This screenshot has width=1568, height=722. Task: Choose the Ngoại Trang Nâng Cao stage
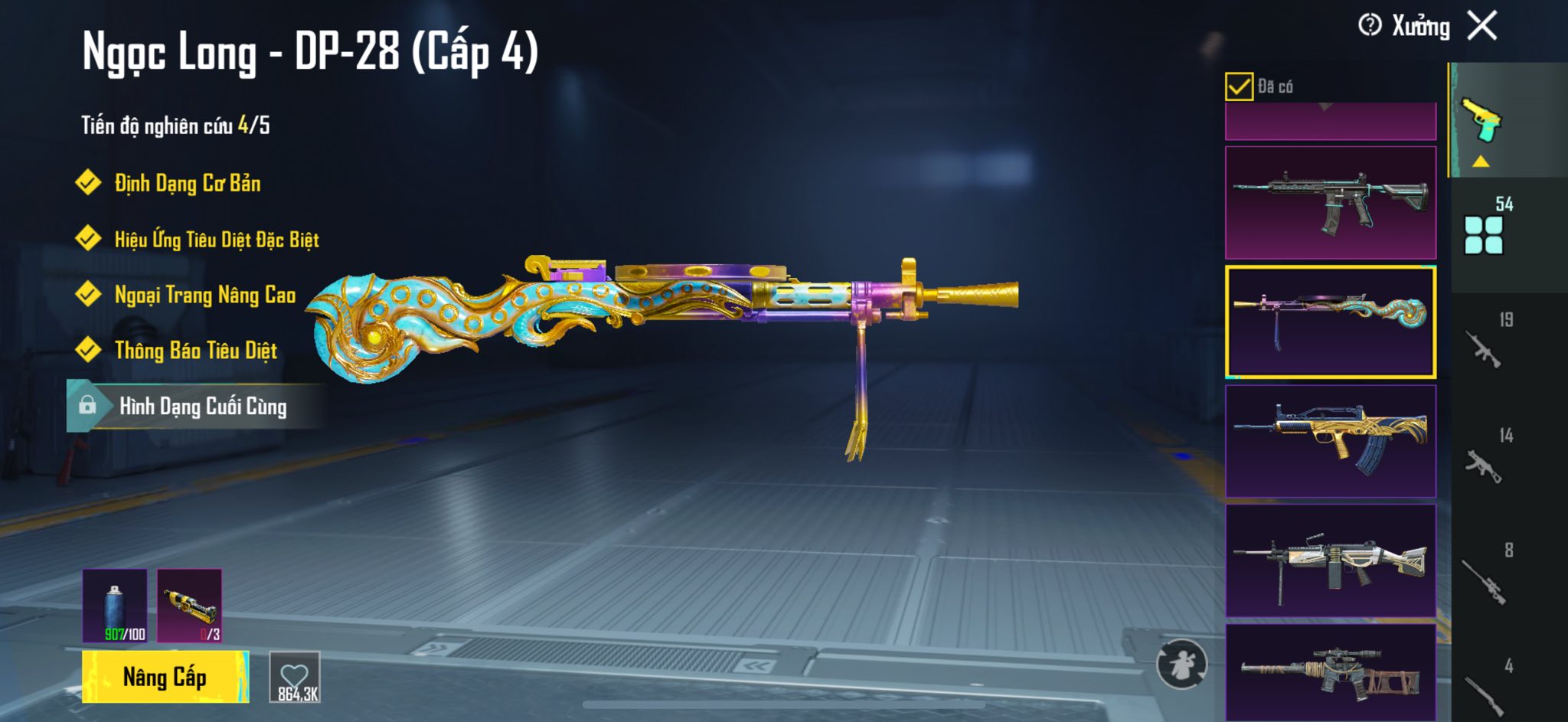[204, 295]
